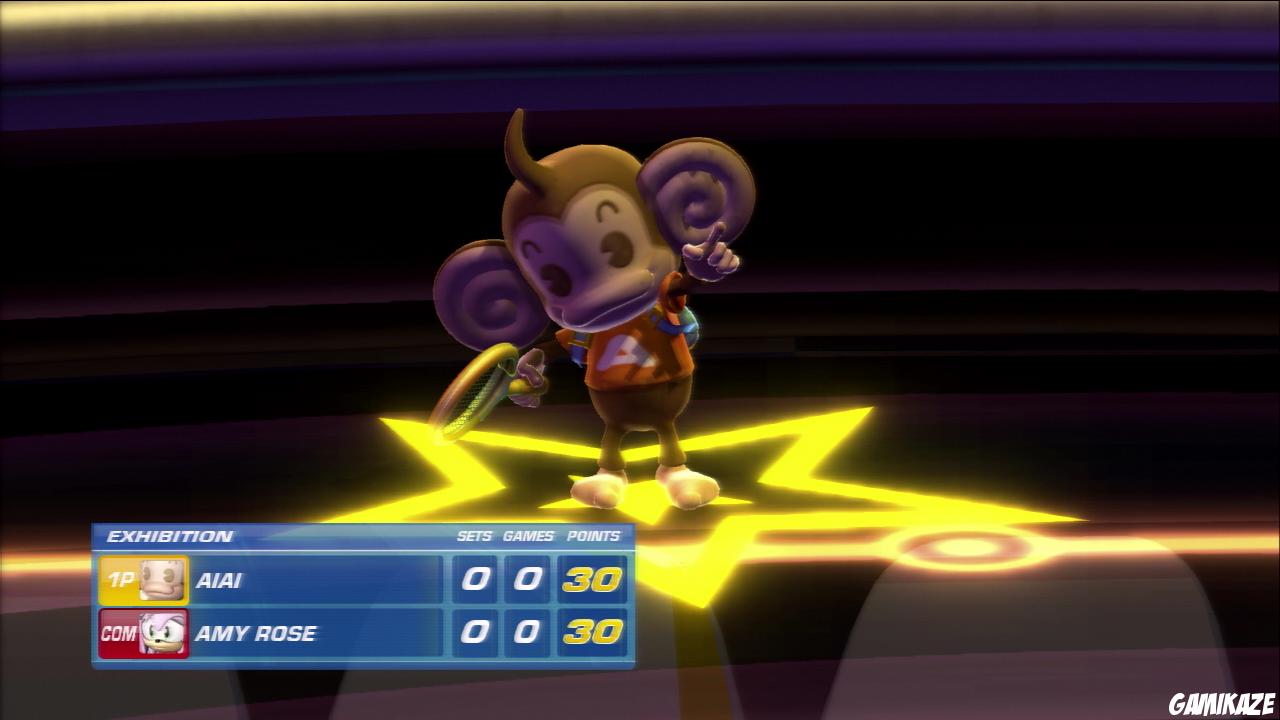Screen dimensions: 1280x720
Task: Select the POINTS column heading
Action: 592,536
